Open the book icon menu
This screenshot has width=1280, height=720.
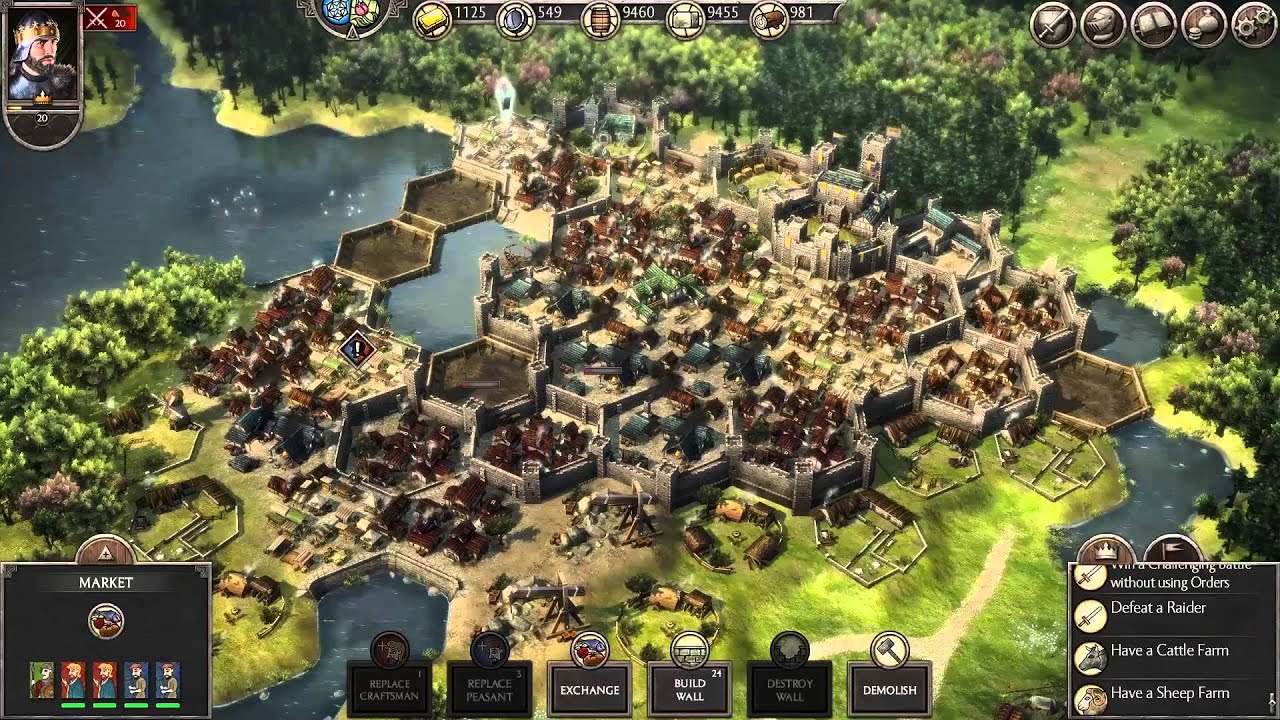(1153, 26)
